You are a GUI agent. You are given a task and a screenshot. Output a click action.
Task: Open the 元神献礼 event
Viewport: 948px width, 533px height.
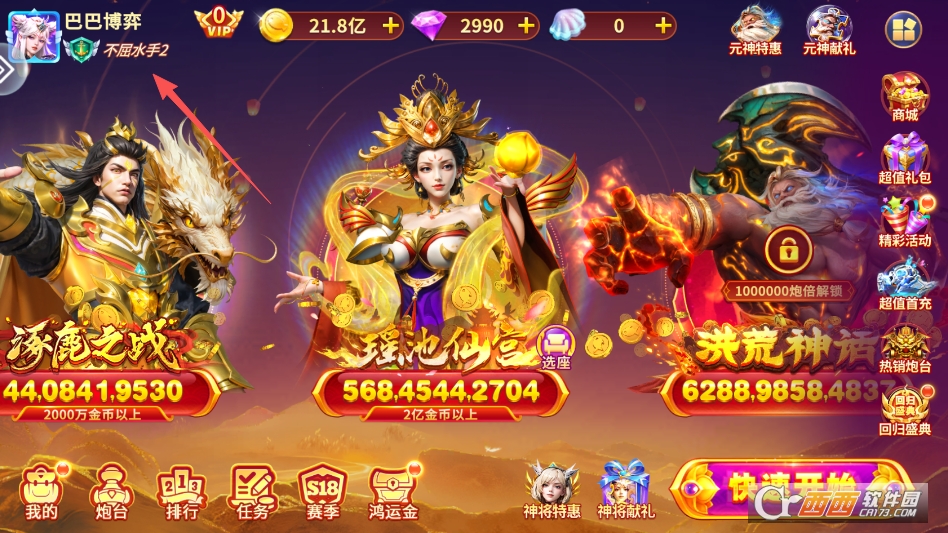tap(829, 28)
